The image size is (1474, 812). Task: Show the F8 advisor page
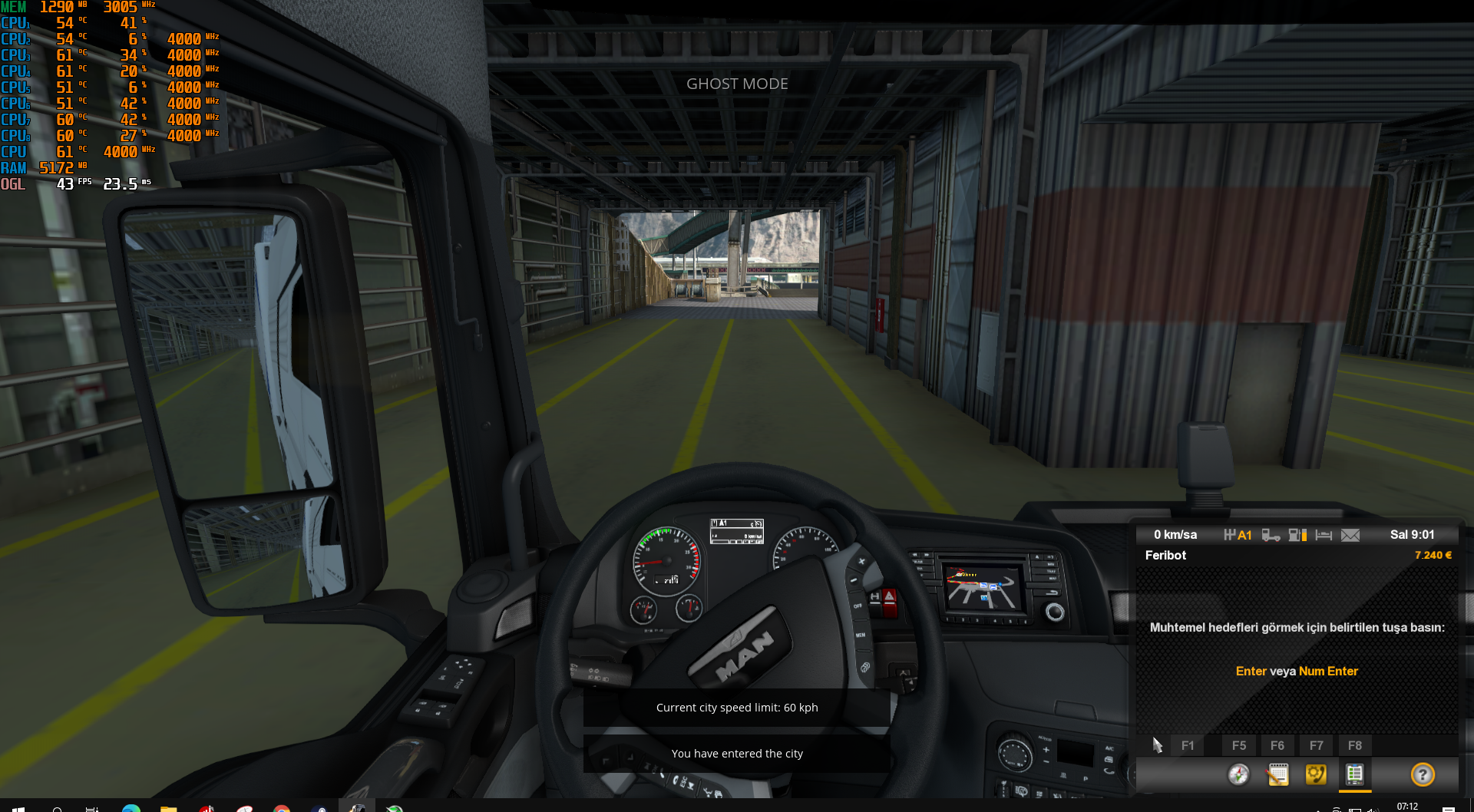[1355, 745]
